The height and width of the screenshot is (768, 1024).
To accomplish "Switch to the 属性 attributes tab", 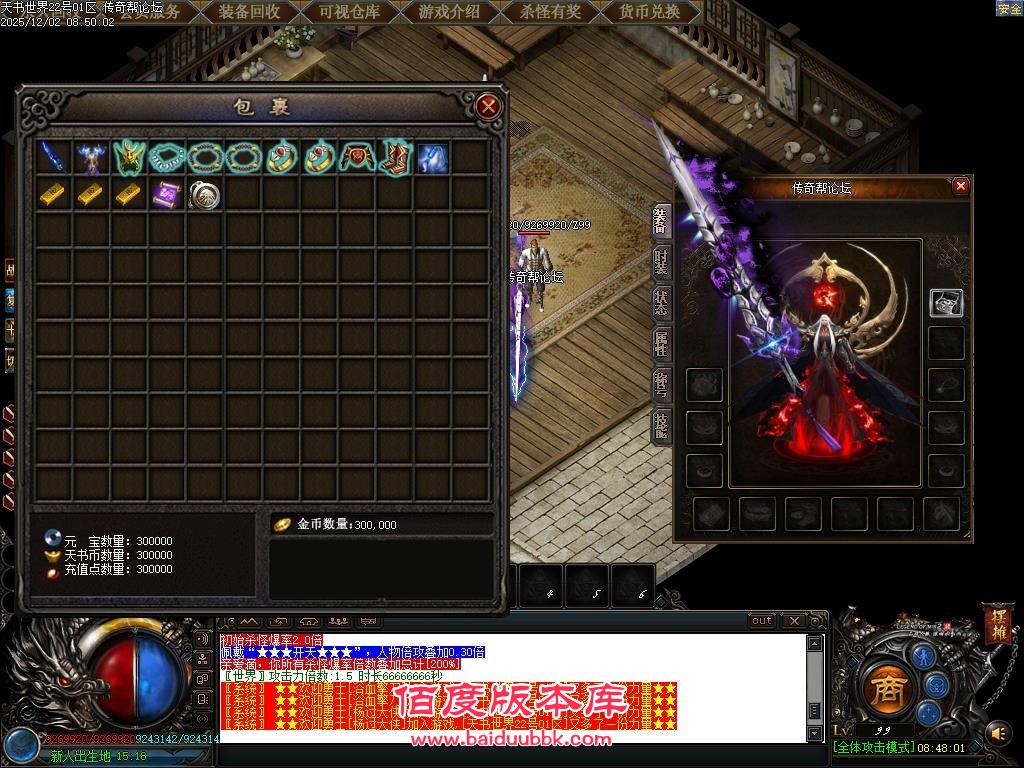I will point(661,345).
